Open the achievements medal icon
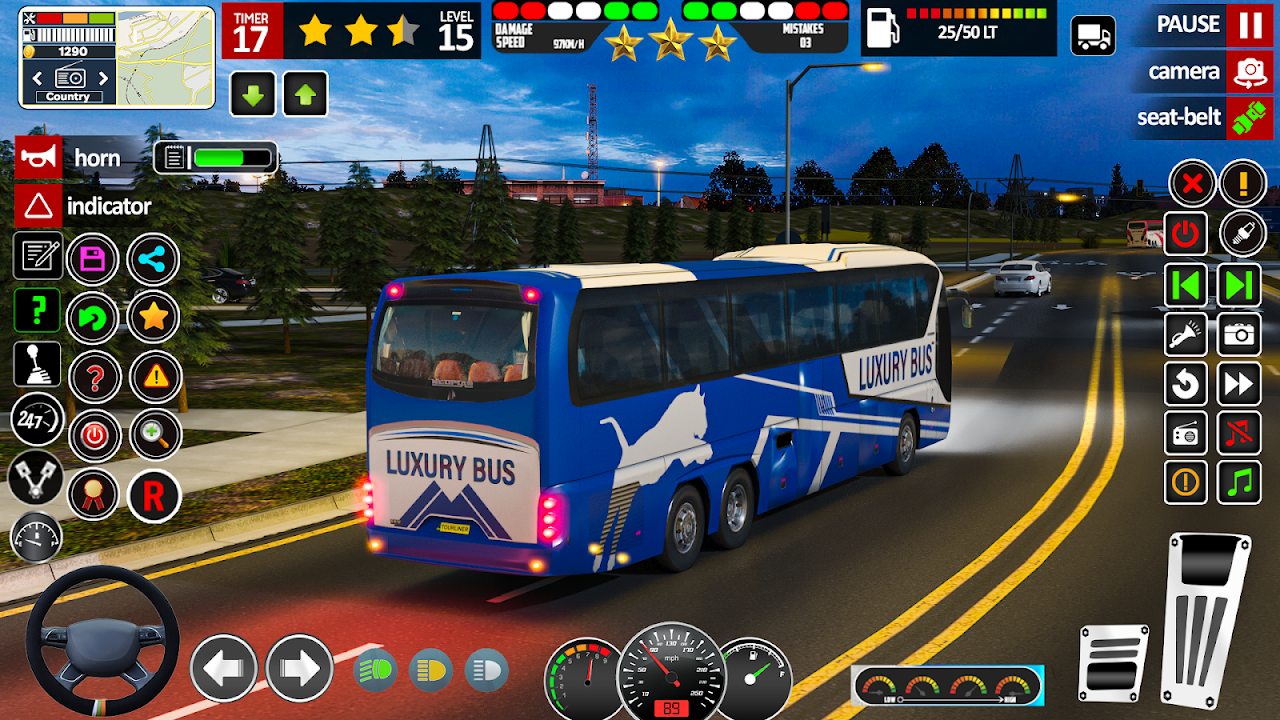This screenshot has height=720, width=1280. click(x=95, y=492)
